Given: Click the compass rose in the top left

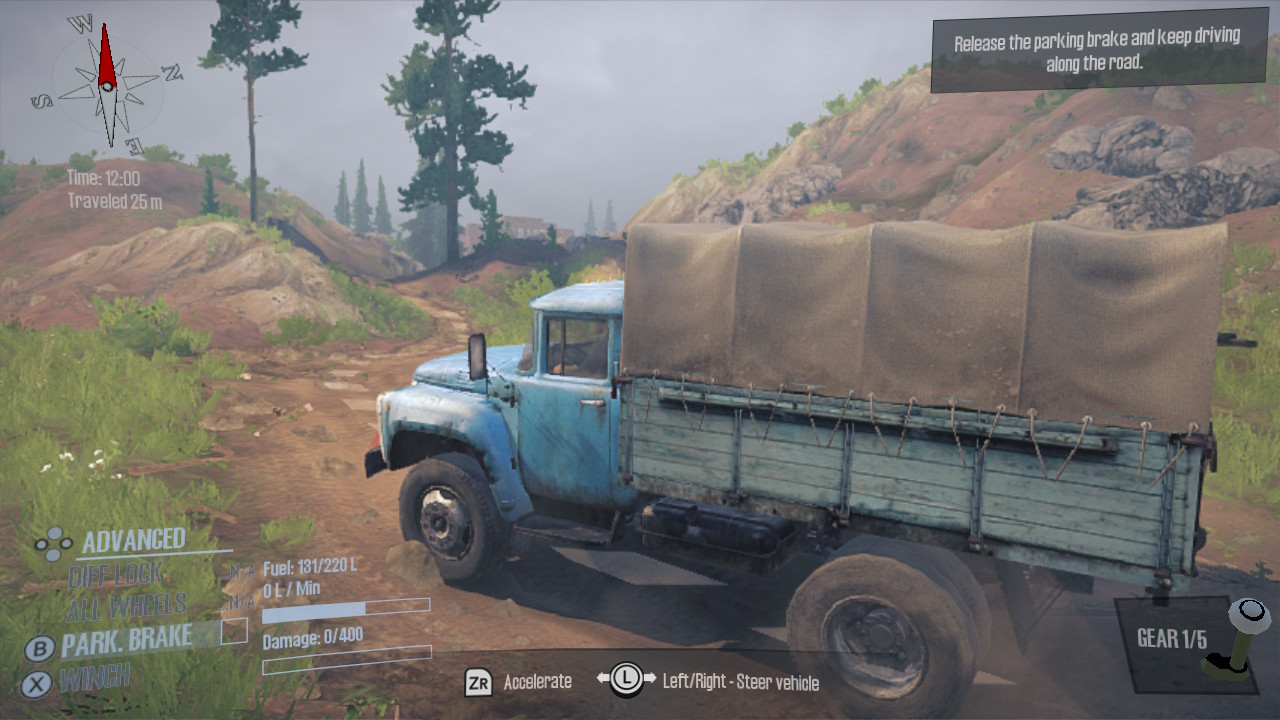Looking at the screenshot, I should point(107,88).
